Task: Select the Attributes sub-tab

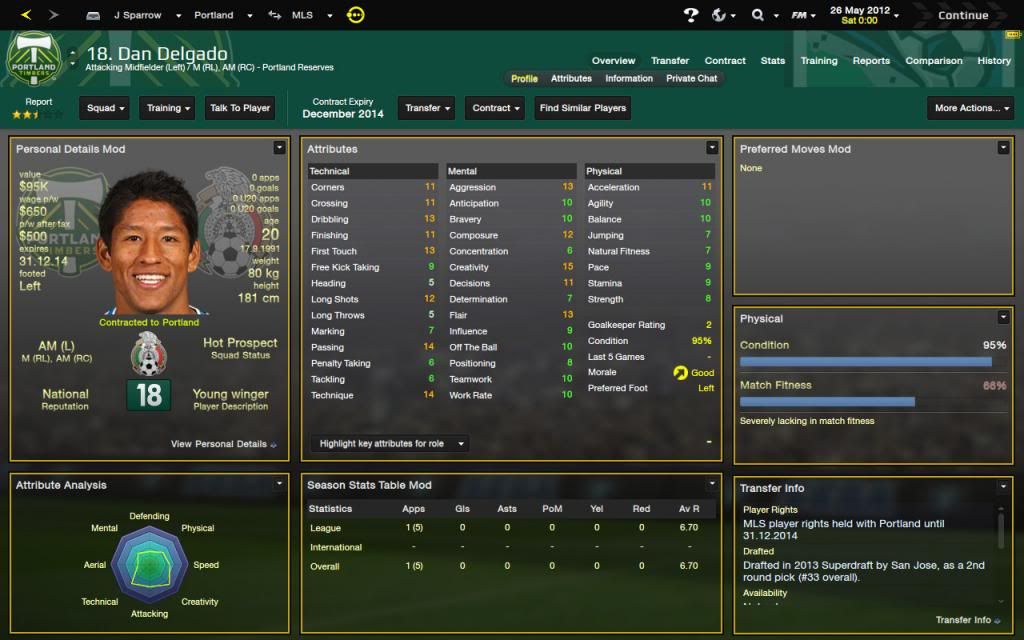Action: click(571, 78)
